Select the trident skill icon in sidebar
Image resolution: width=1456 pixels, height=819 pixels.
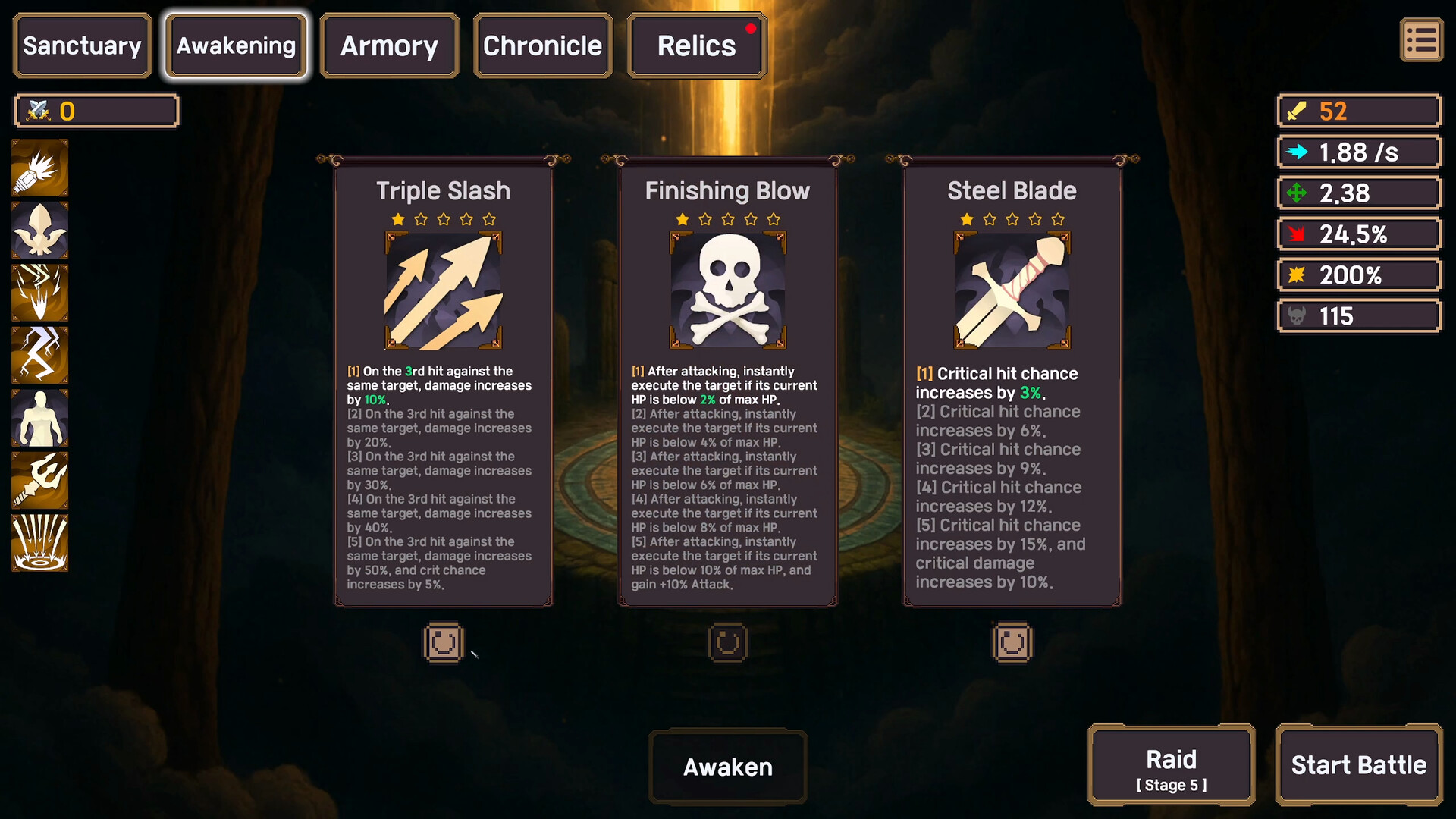(39, 480)
